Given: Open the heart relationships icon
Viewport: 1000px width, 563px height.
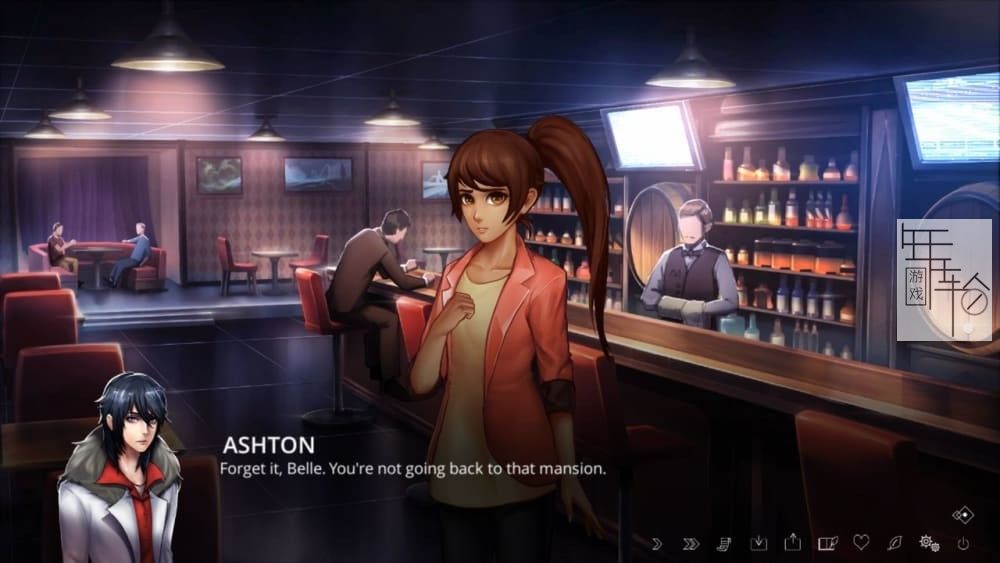Looking at the screenshot, I should tap(861, 543).
